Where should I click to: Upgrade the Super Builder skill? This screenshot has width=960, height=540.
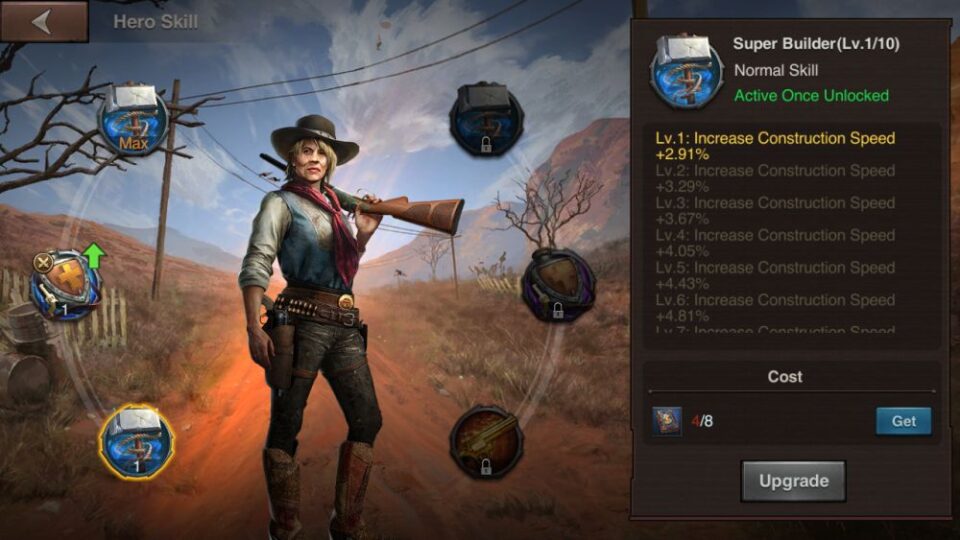793,481
